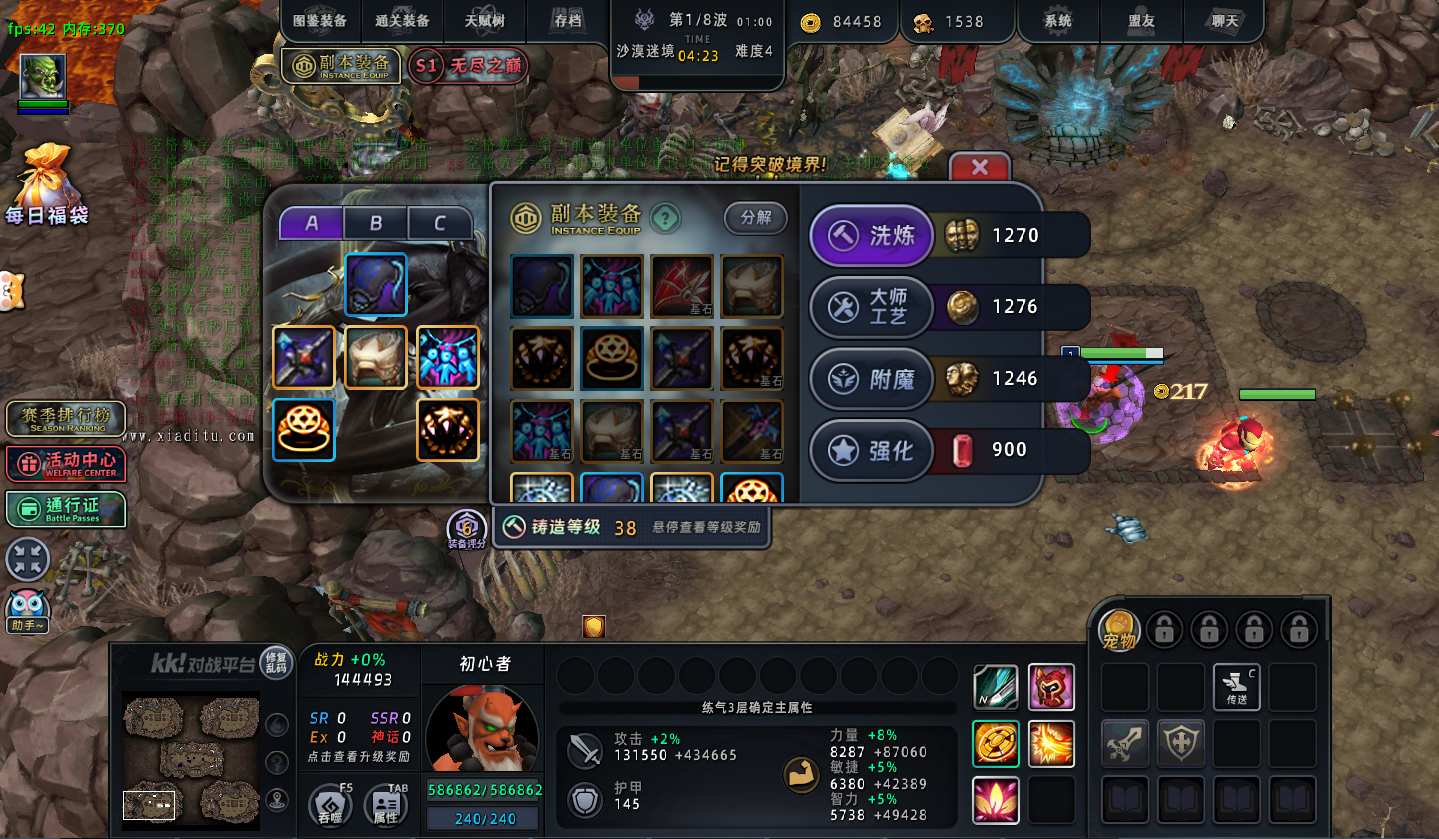Select the 洗炼 refine option
The image size is (1439, 839).
tap(871, 236)
